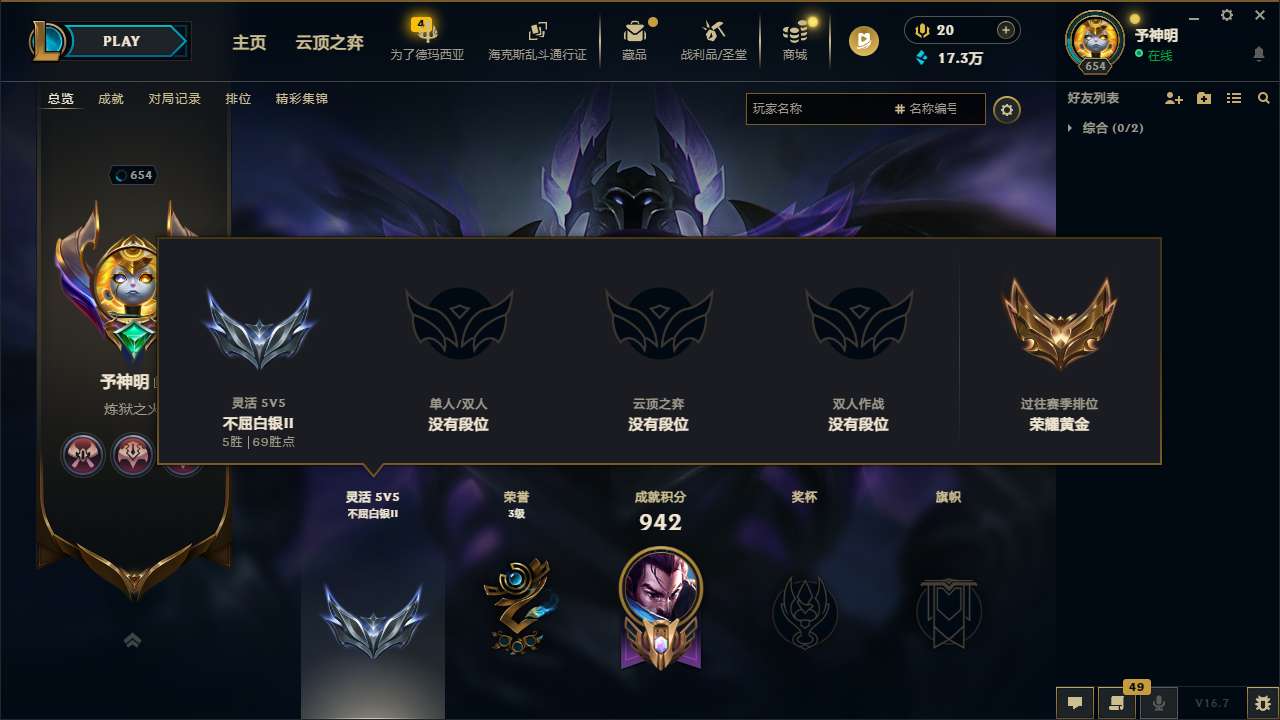Open friend search in friends list
1280x720 pixels.
(1263, 98)
